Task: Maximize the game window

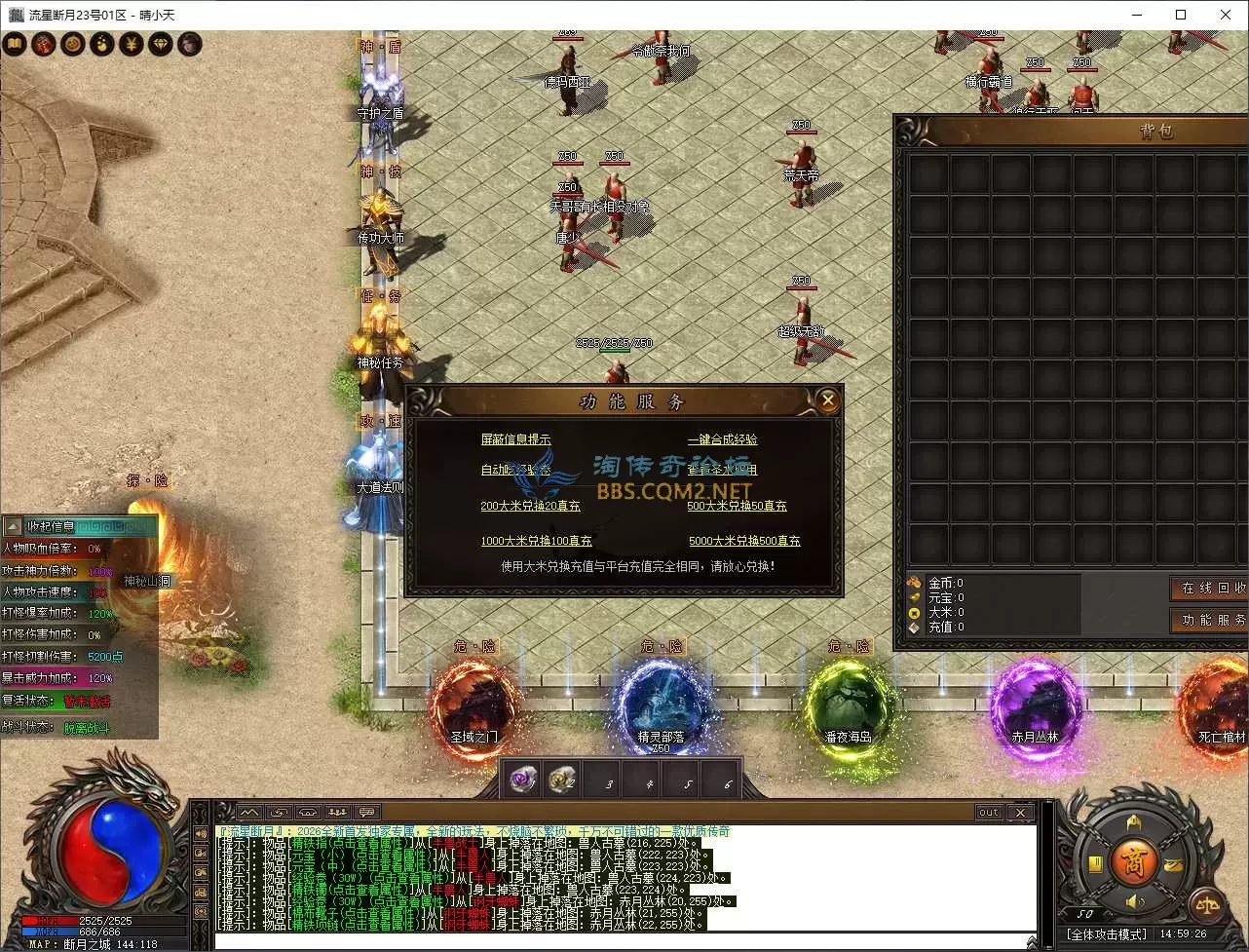Action: point(1181,15)
